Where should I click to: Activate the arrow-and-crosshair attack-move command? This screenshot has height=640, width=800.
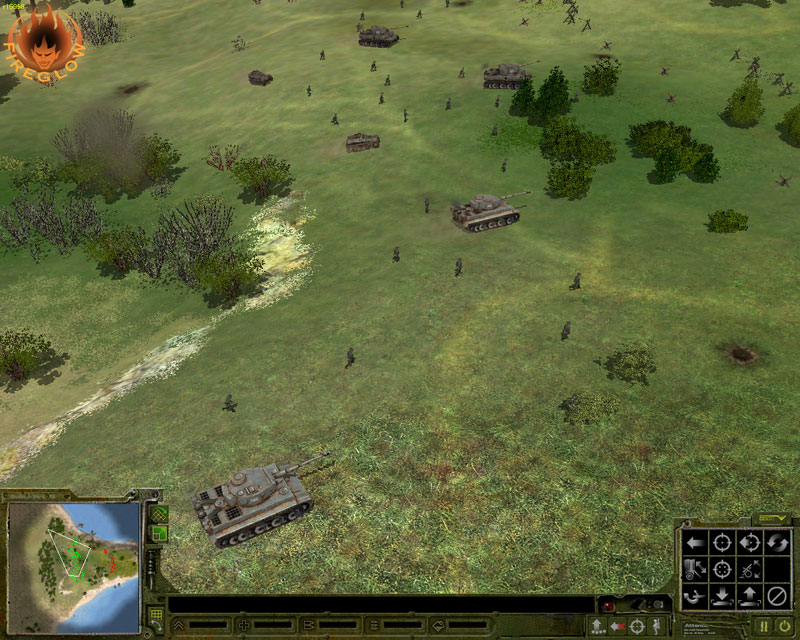(748, 543)
